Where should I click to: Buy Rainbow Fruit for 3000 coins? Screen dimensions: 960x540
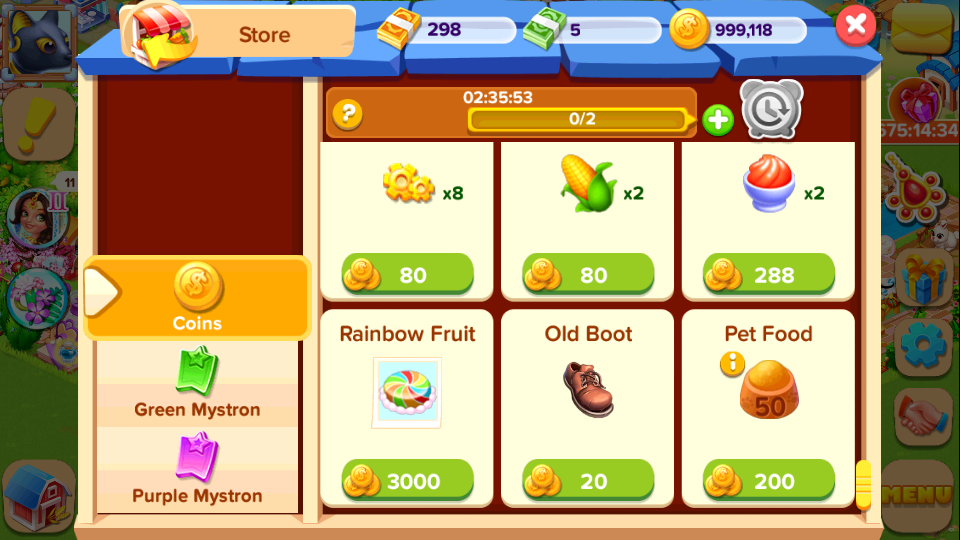(408, 481)
